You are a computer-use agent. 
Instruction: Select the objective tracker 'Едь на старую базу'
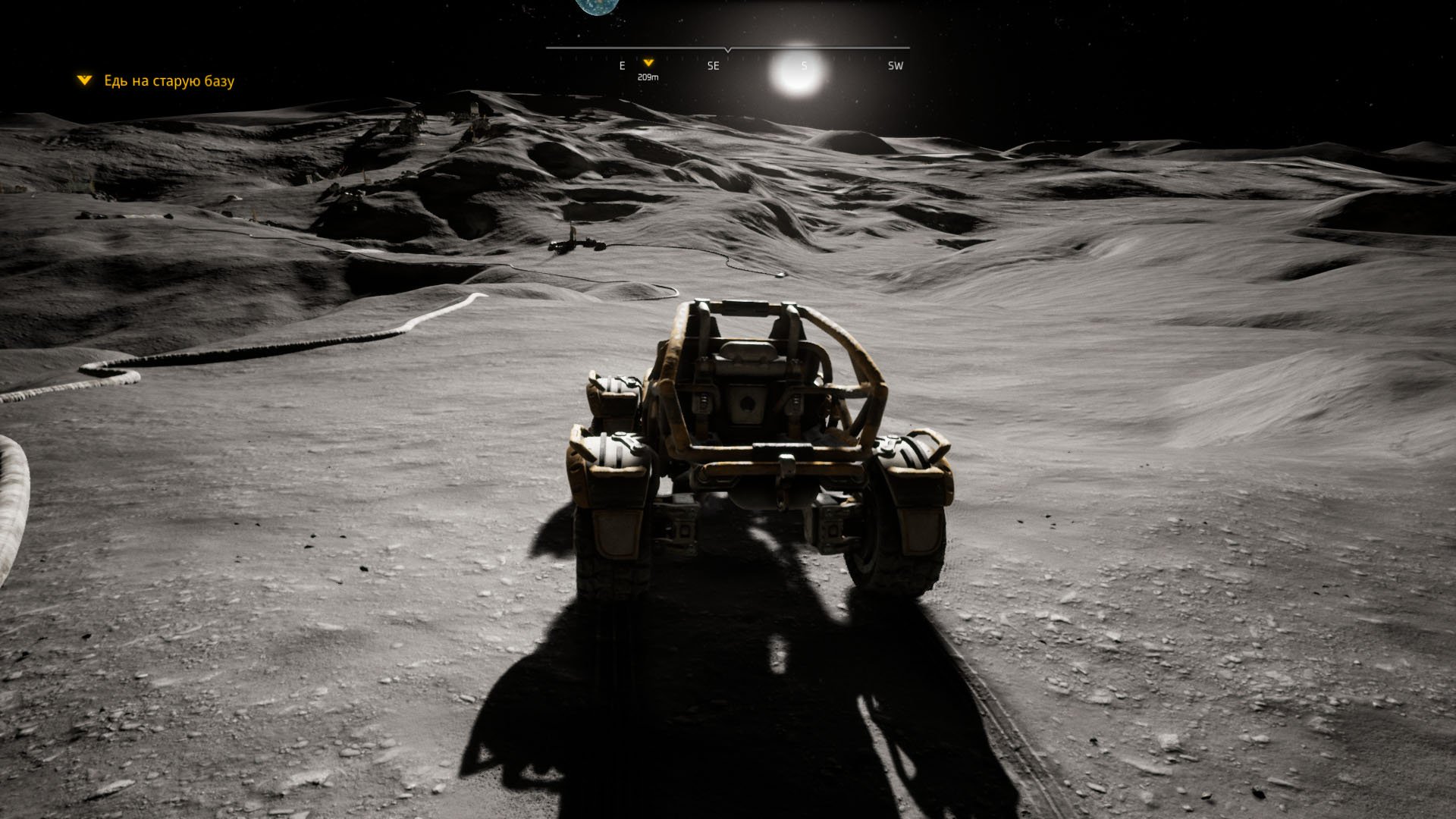click(x=168, y=81)
